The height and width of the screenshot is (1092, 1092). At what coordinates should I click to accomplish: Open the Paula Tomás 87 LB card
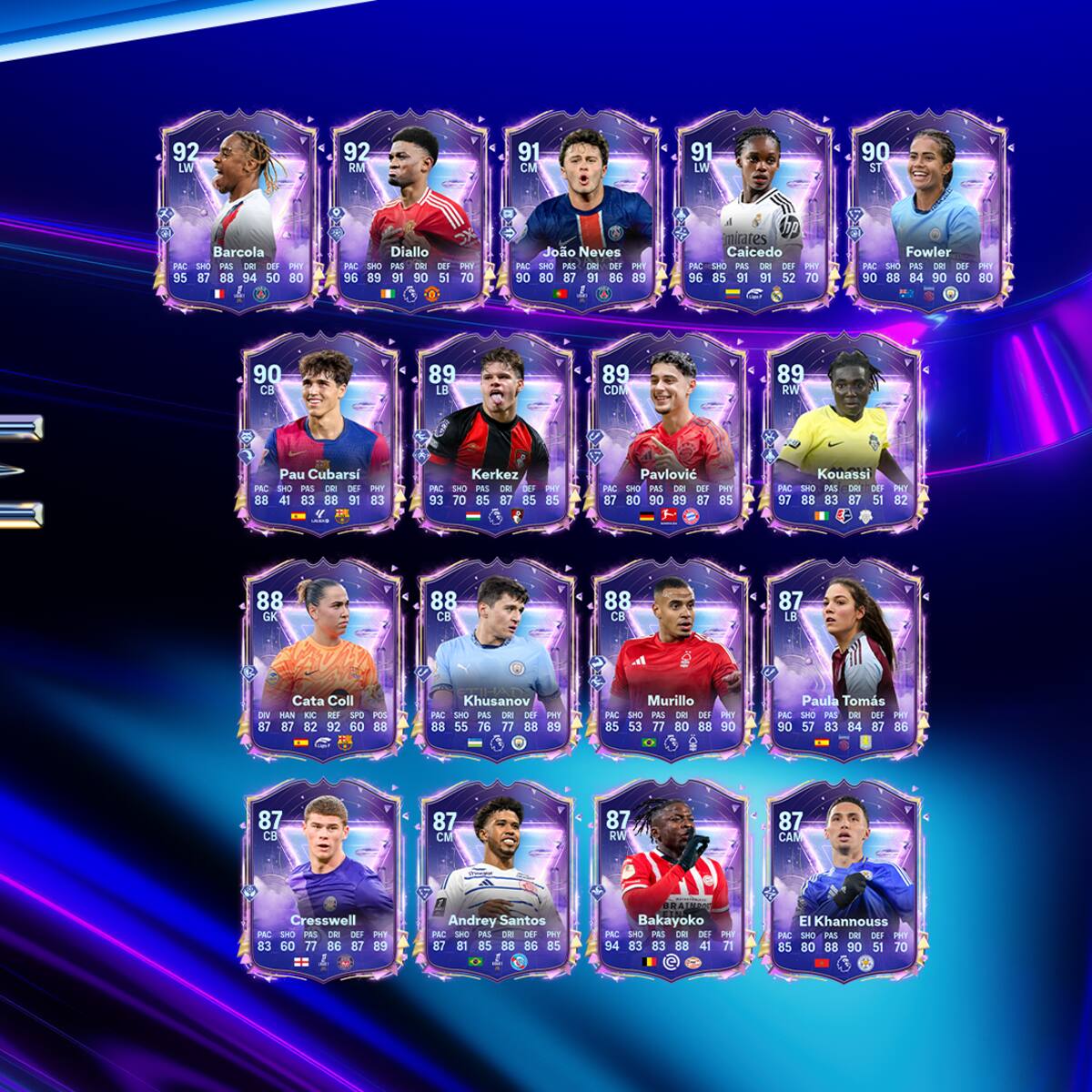(843, 660)
